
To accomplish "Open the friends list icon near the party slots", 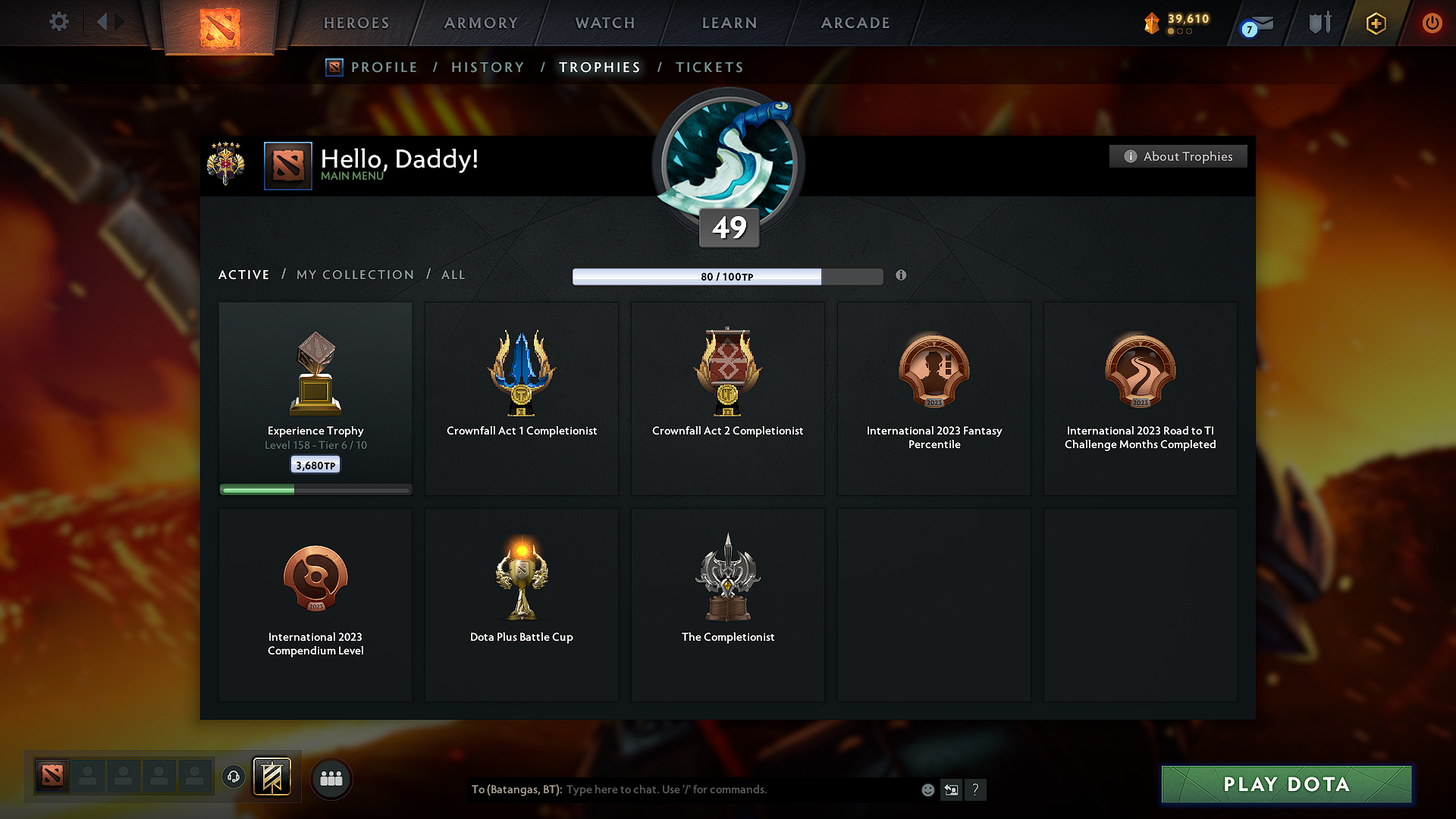I will tap(331, 778).
